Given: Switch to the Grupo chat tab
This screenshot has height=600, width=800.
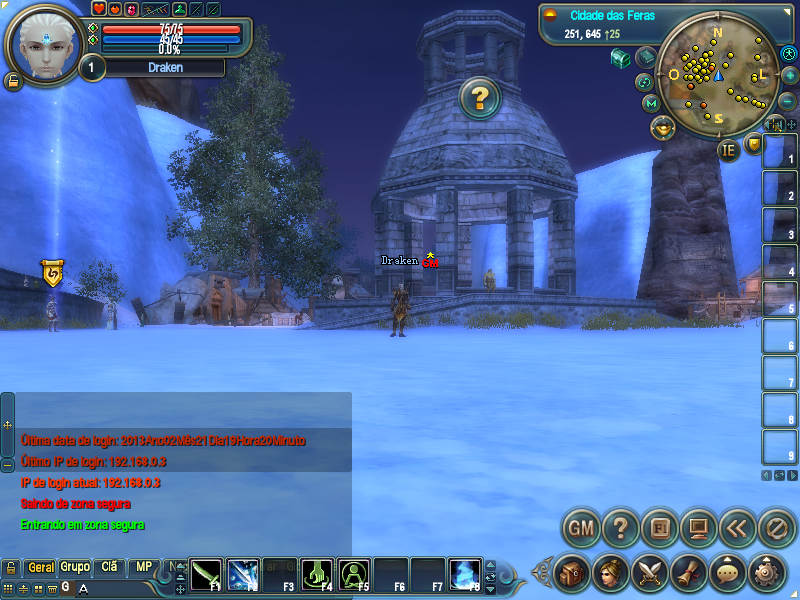Looking at the screenshot, I should [x=75, y=567].
